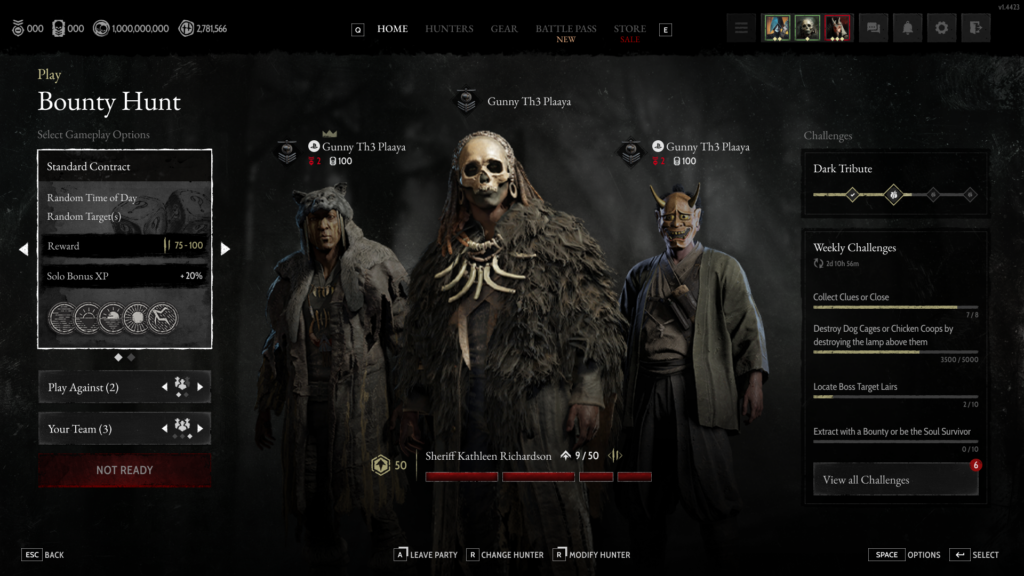The width and height of the screenshot is (1024, 576).
Task: Open the Battle Pass tab
Action: point(566,30)
